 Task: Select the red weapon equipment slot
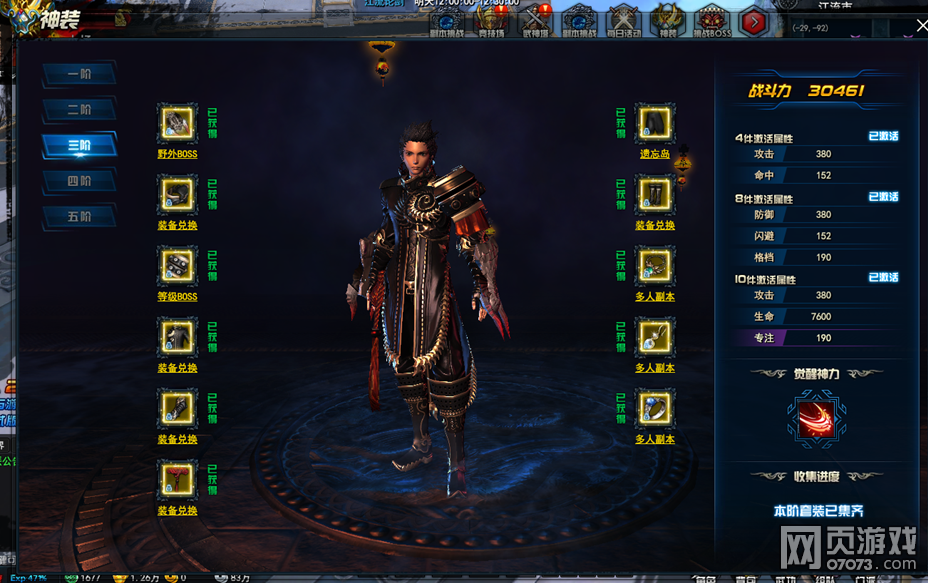point(177,479)
